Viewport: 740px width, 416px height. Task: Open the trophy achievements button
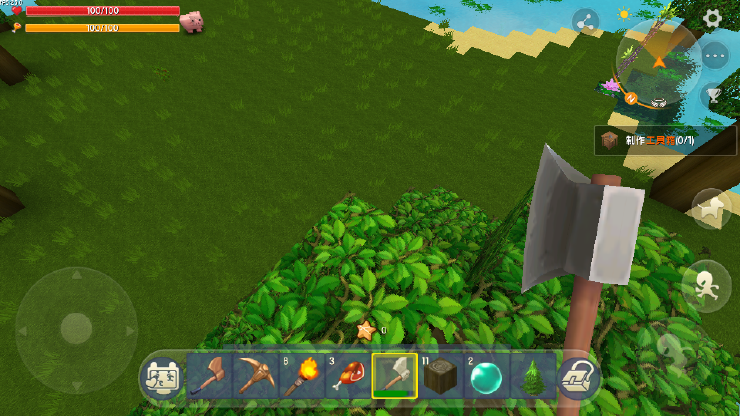pyautogui.click(x=713, y=95)
